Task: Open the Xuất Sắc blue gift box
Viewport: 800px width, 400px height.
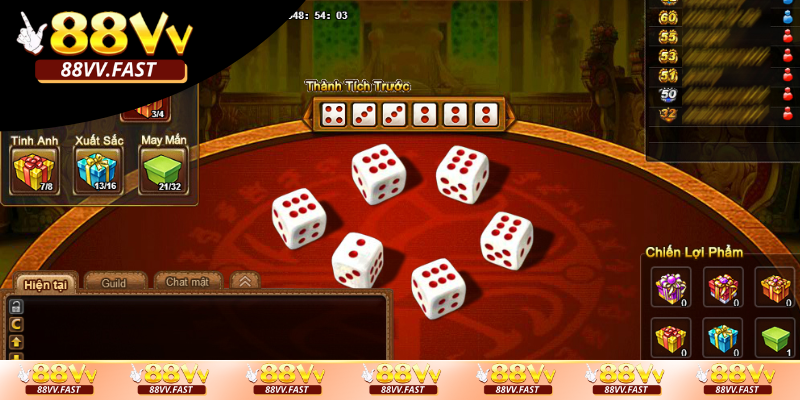Action: click(96, 171)
